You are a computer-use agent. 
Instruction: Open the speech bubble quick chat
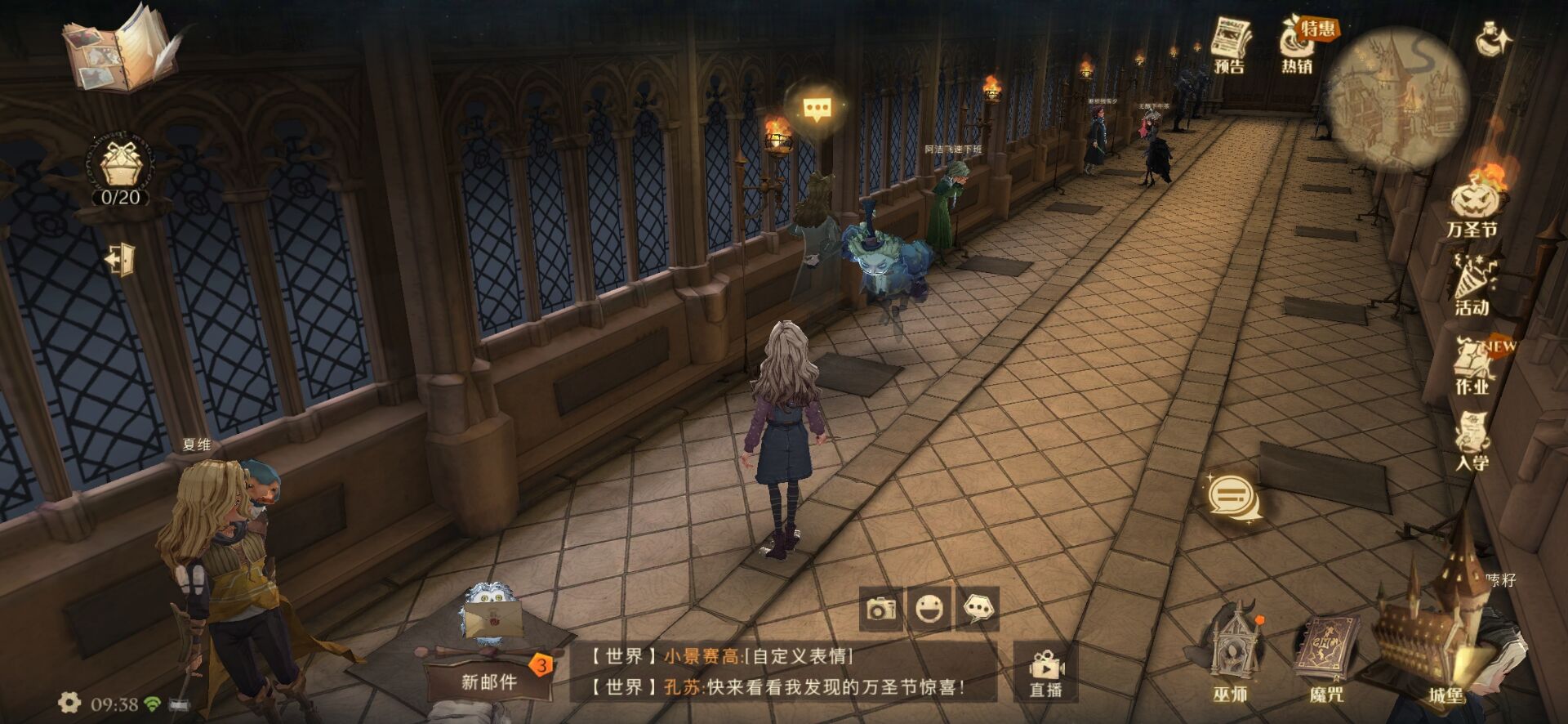(x=978, y=609)
